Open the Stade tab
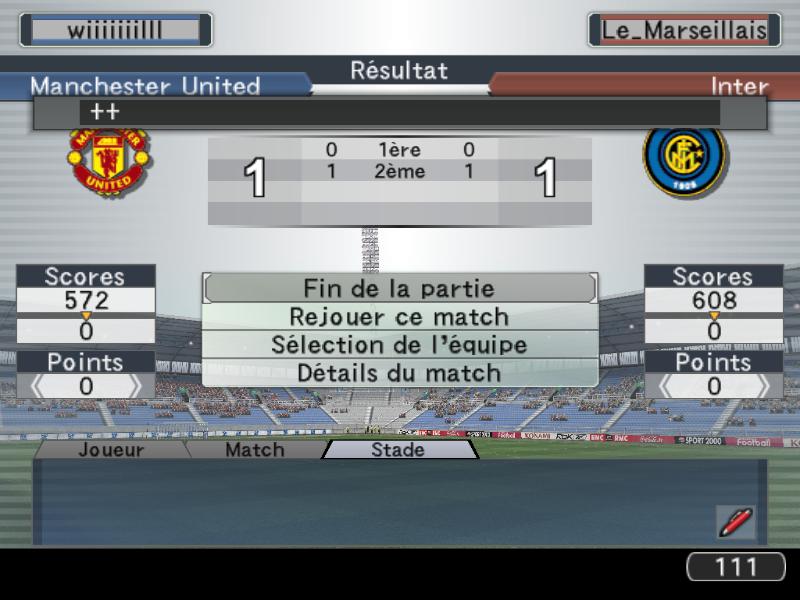This screenshot has height=600, width=800. tap(398, 450)
